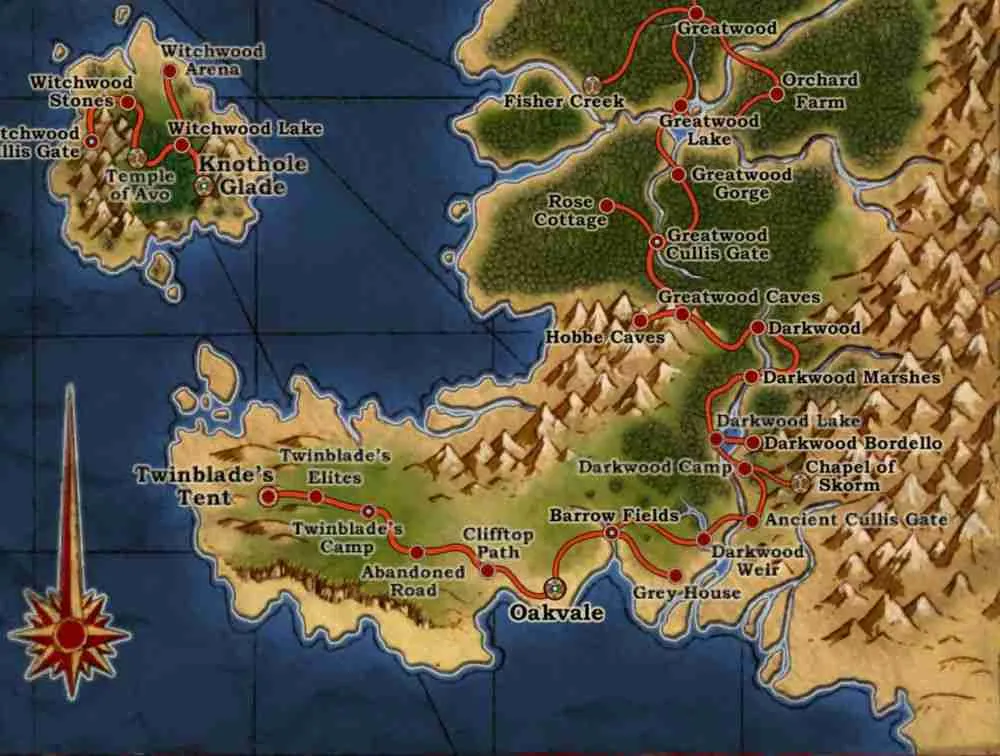1000x756 pixels.
Task: Choose Knothole Glade on the map
Action: coord(204,184)
